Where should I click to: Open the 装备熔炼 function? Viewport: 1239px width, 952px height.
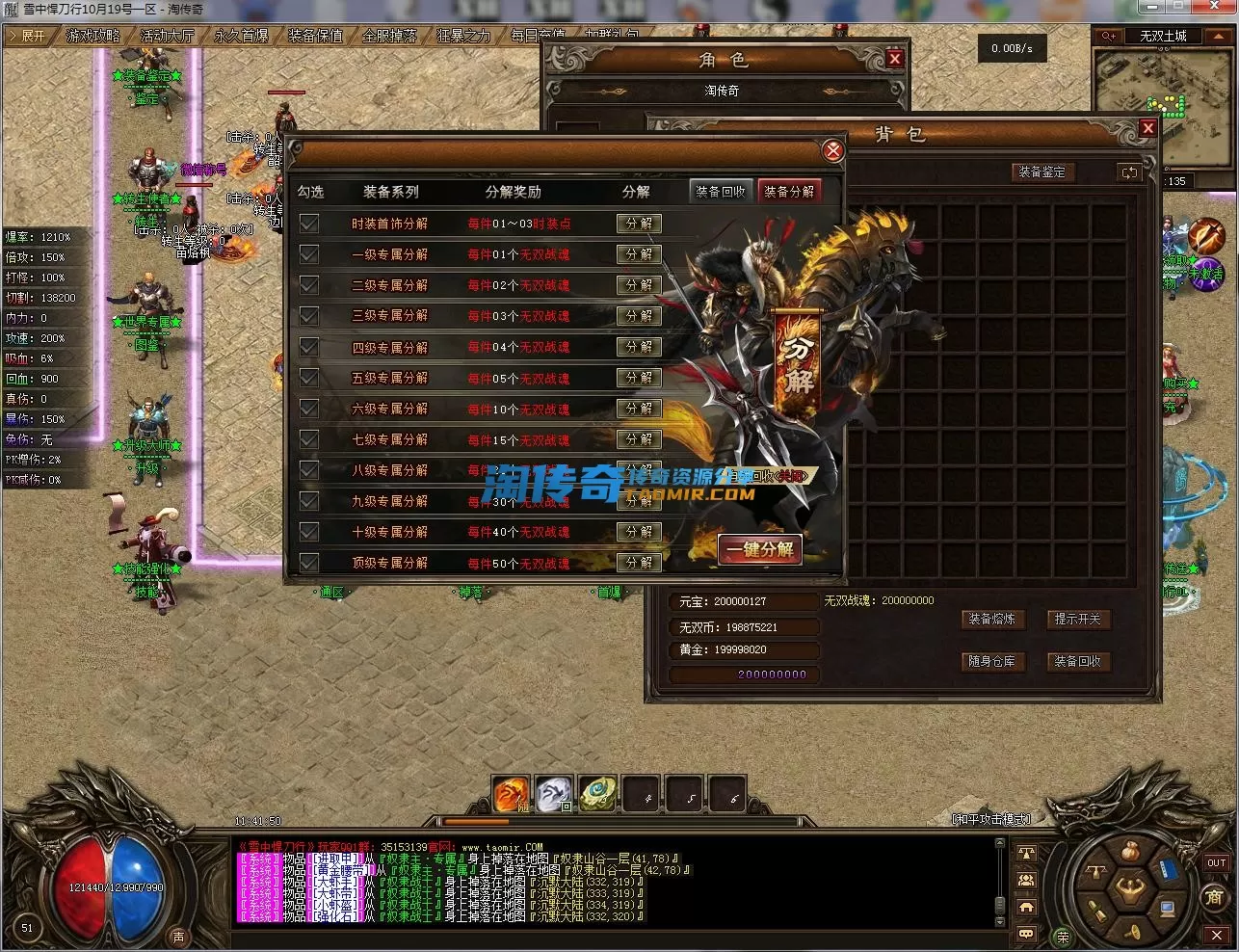coord(991,619)
